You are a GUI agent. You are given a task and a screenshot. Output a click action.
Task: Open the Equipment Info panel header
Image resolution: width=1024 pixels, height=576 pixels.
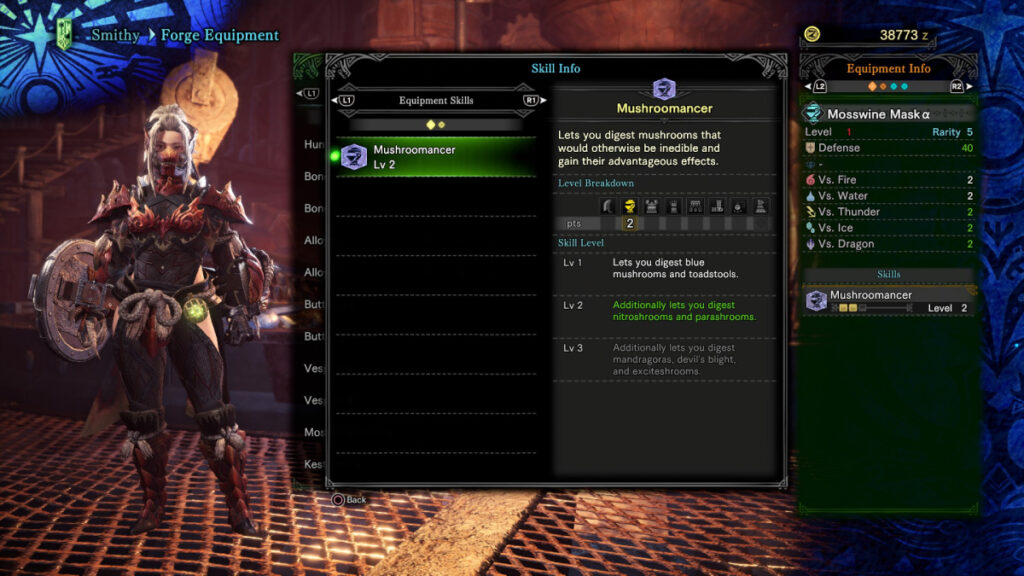coord(888,69)
